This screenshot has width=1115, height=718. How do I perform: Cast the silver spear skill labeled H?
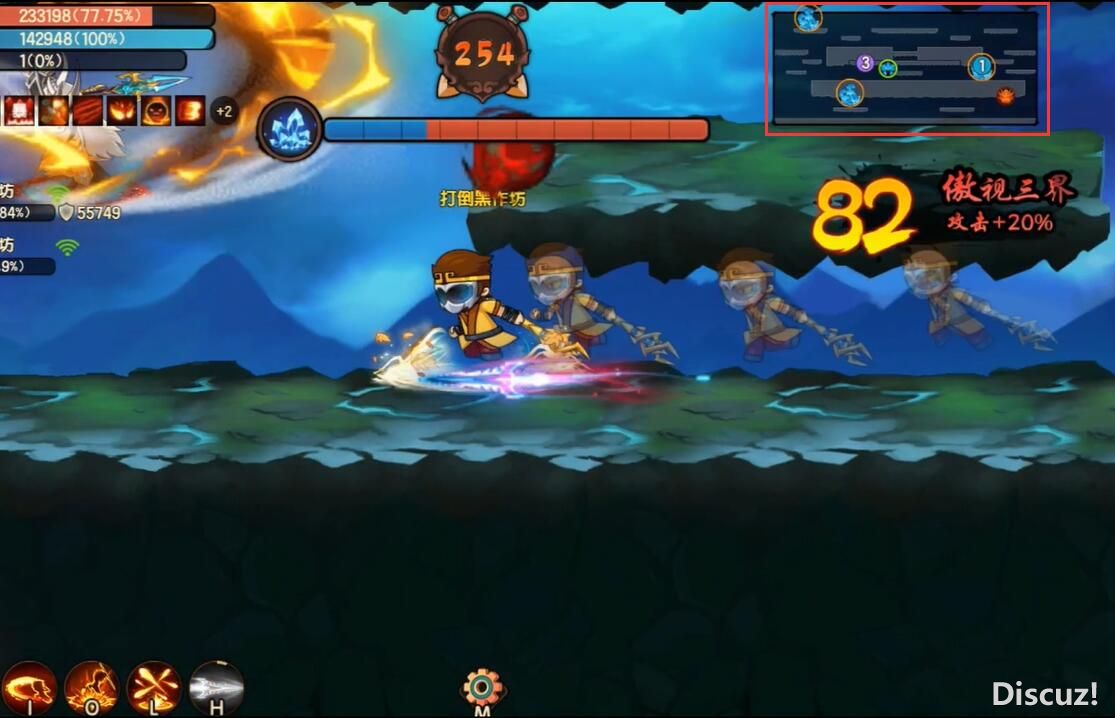pyautogui.click(x=216, y=687)
